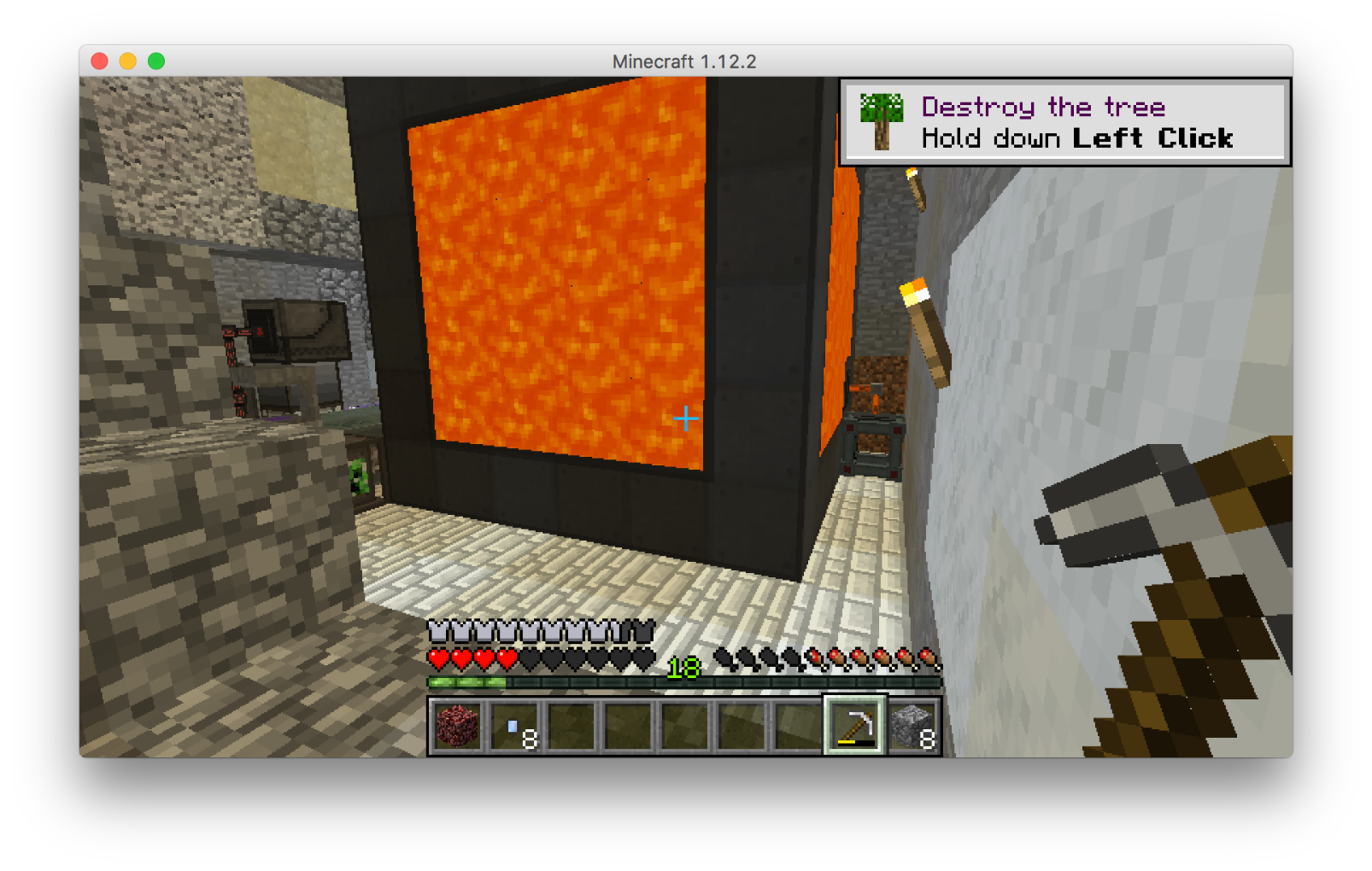Select the small blue item stack slot
Screen dimensions: 1372x871
(514, 726)
